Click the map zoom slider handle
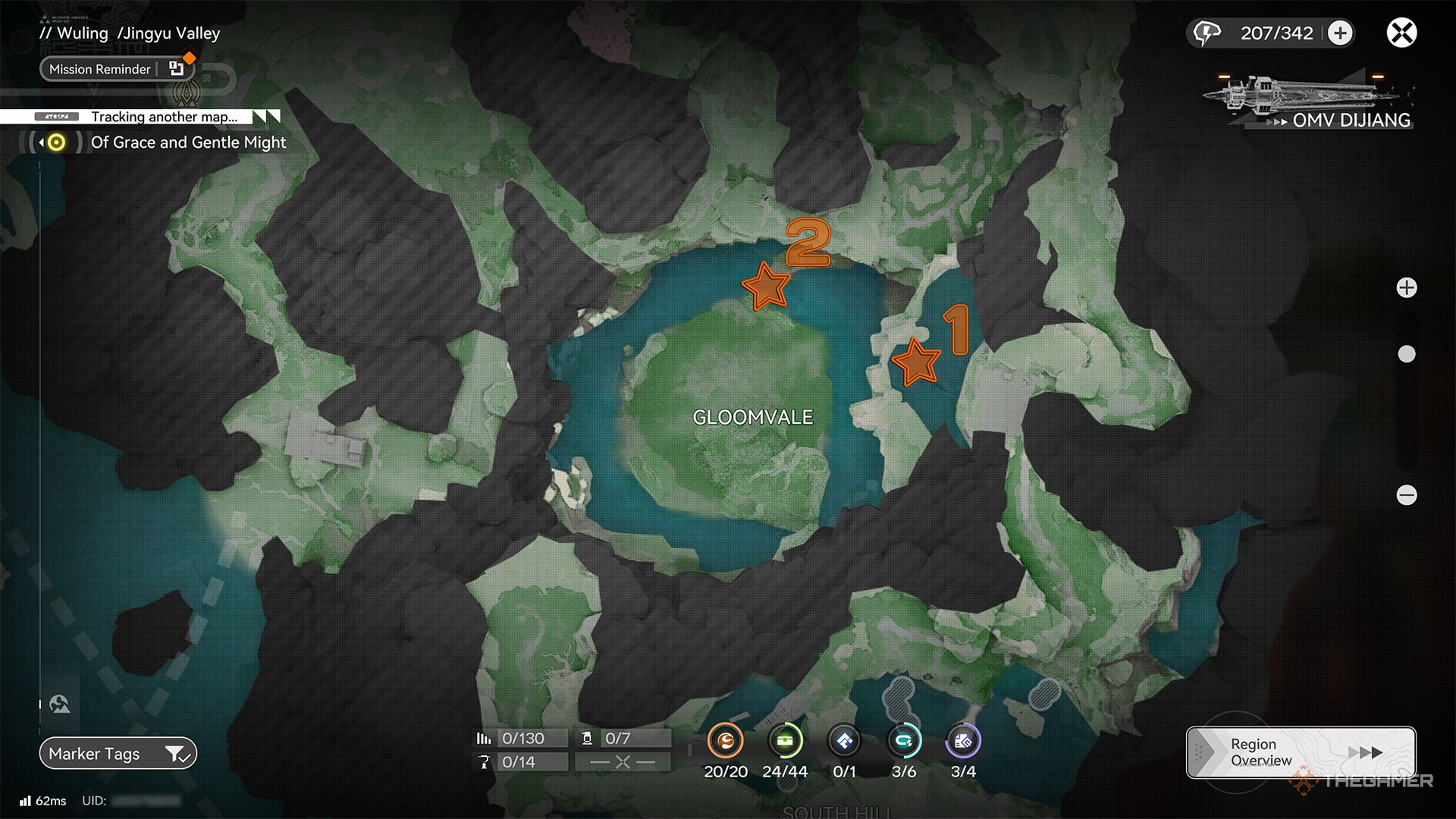Image resolution: width=1456 pixels, height=819 pixels. click(x=1407, y=354)
